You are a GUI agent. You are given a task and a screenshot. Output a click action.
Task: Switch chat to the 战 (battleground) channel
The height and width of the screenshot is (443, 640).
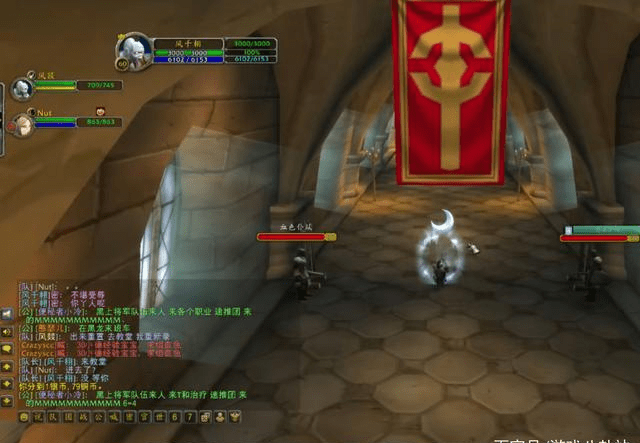84,416
